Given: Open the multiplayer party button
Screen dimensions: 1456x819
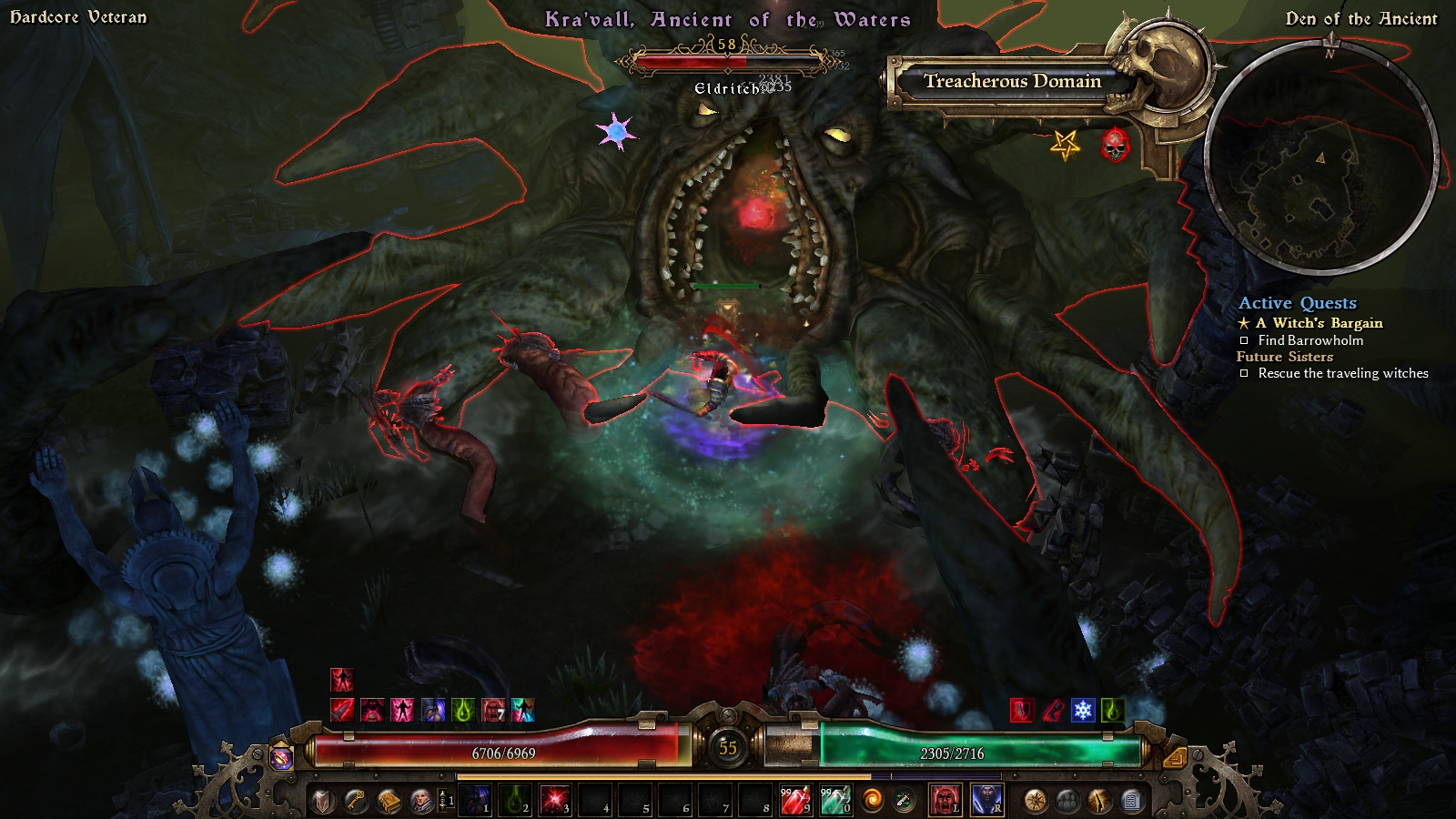Looking at the screenshot, I should (1067, 801).
